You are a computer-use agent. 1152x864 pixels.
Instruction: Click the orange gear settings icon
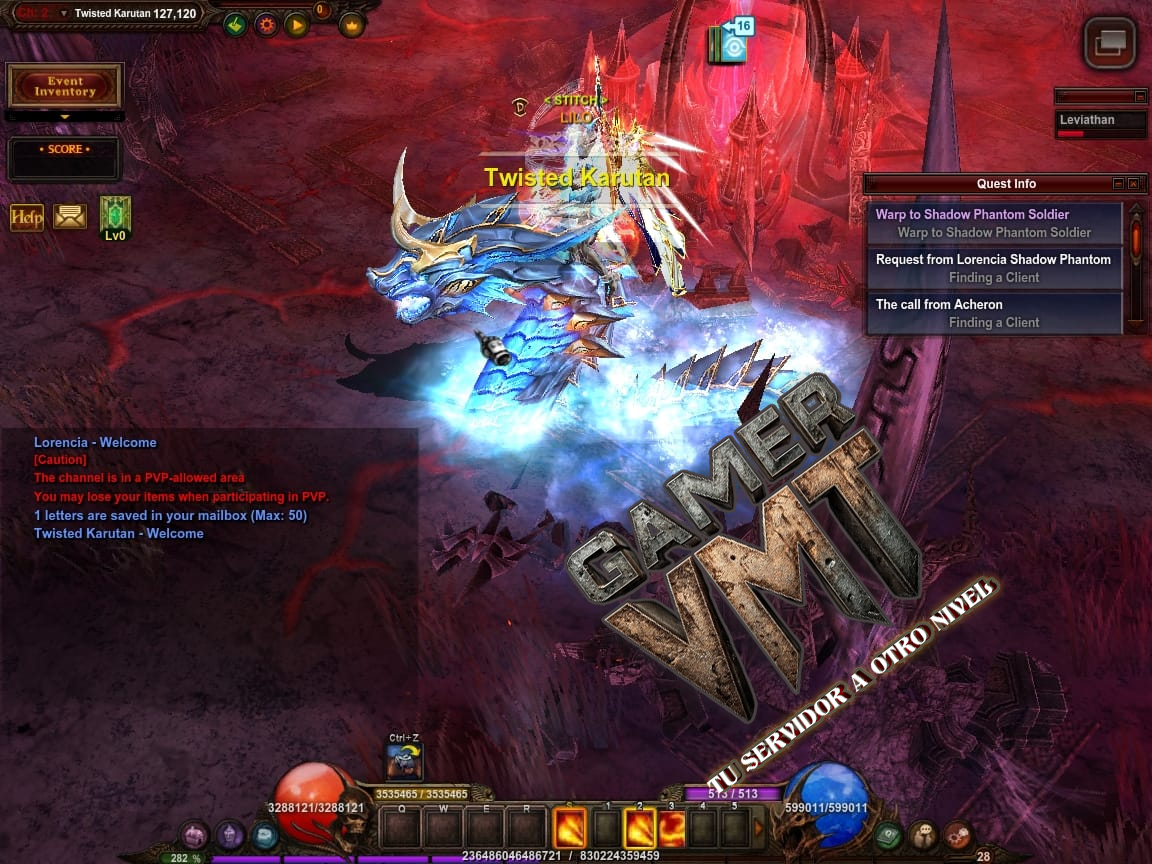point(266,25)
